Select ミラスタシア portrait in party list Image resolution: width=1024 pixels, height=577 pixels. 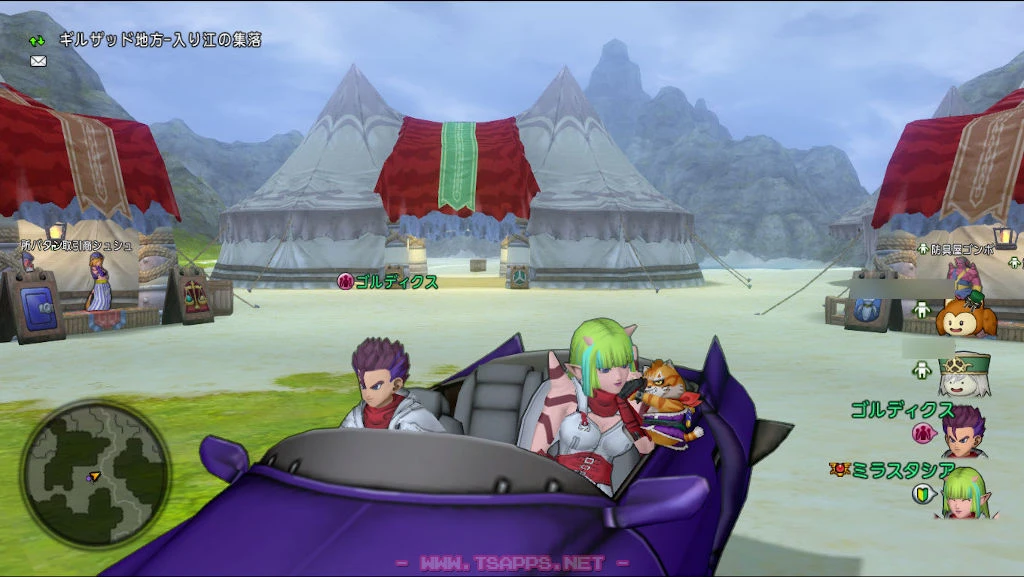pyautogui.click(x=962, y=493)
